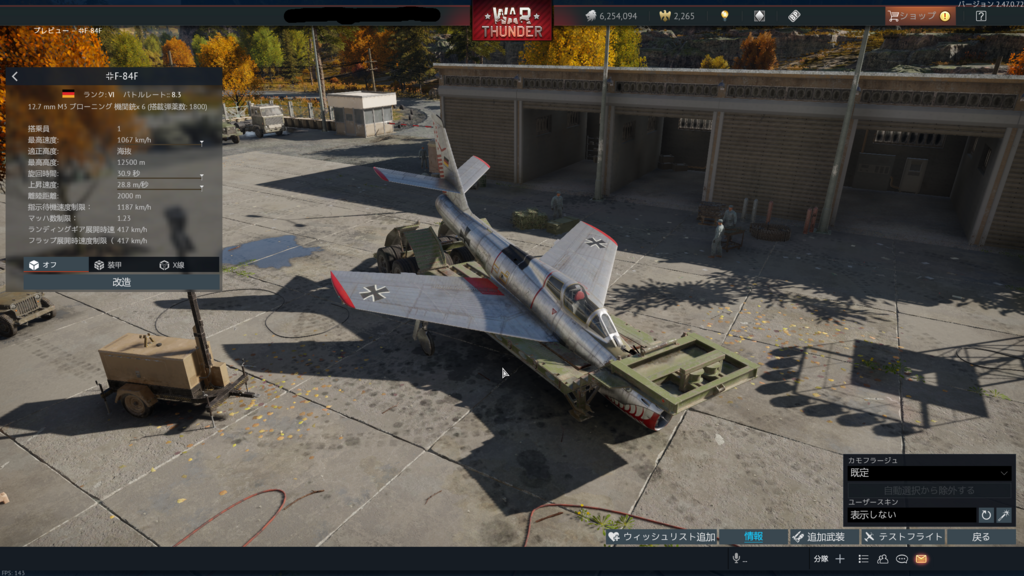Add F-84F to wishlist
1024x576 pixels.
click(x=661, y=537)
